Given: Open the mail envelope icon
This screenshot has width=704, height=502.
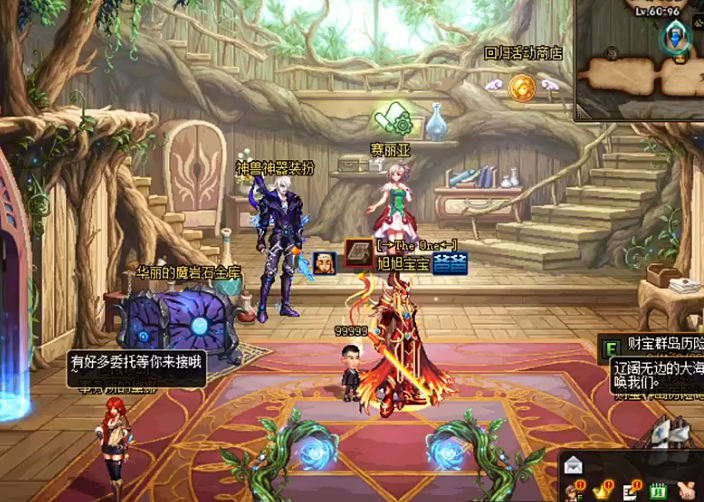Looking at the screenshot, I should pyautogui.click(x=573, y=463).
